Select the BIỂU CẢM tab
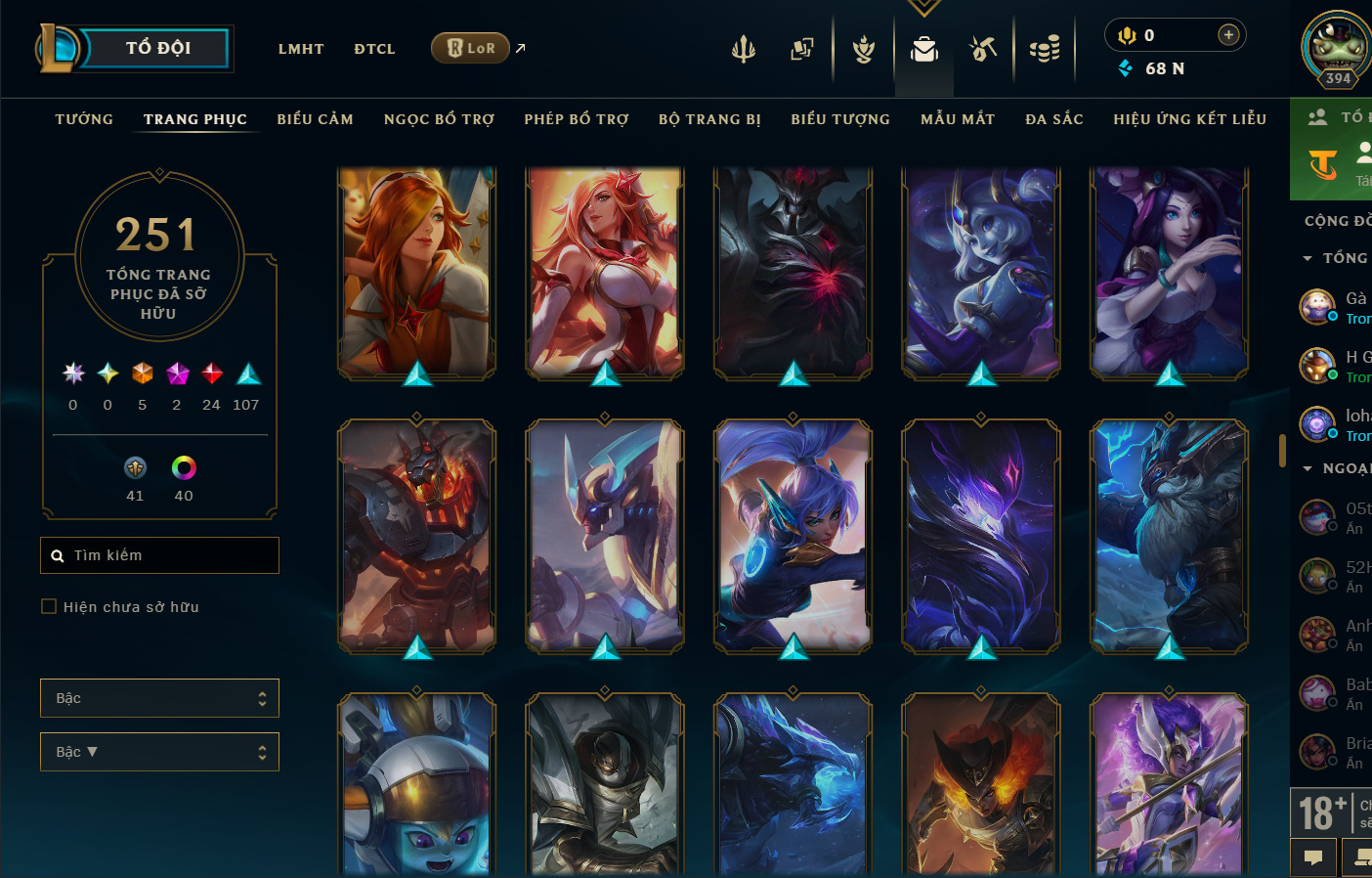 click(315, 119)
